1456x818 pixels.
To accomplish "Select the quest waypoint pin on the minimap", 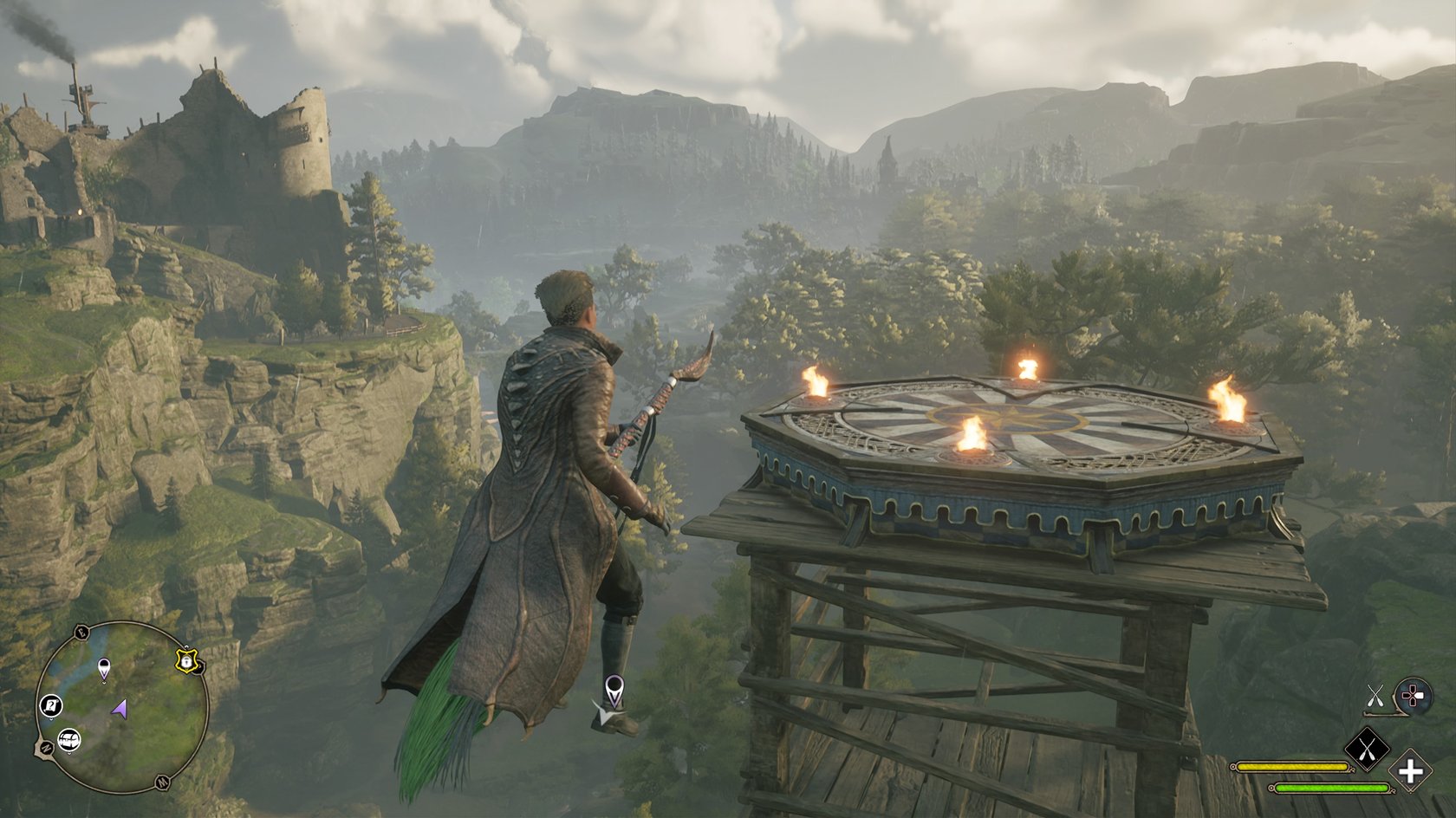I will [x=105, y=668].
